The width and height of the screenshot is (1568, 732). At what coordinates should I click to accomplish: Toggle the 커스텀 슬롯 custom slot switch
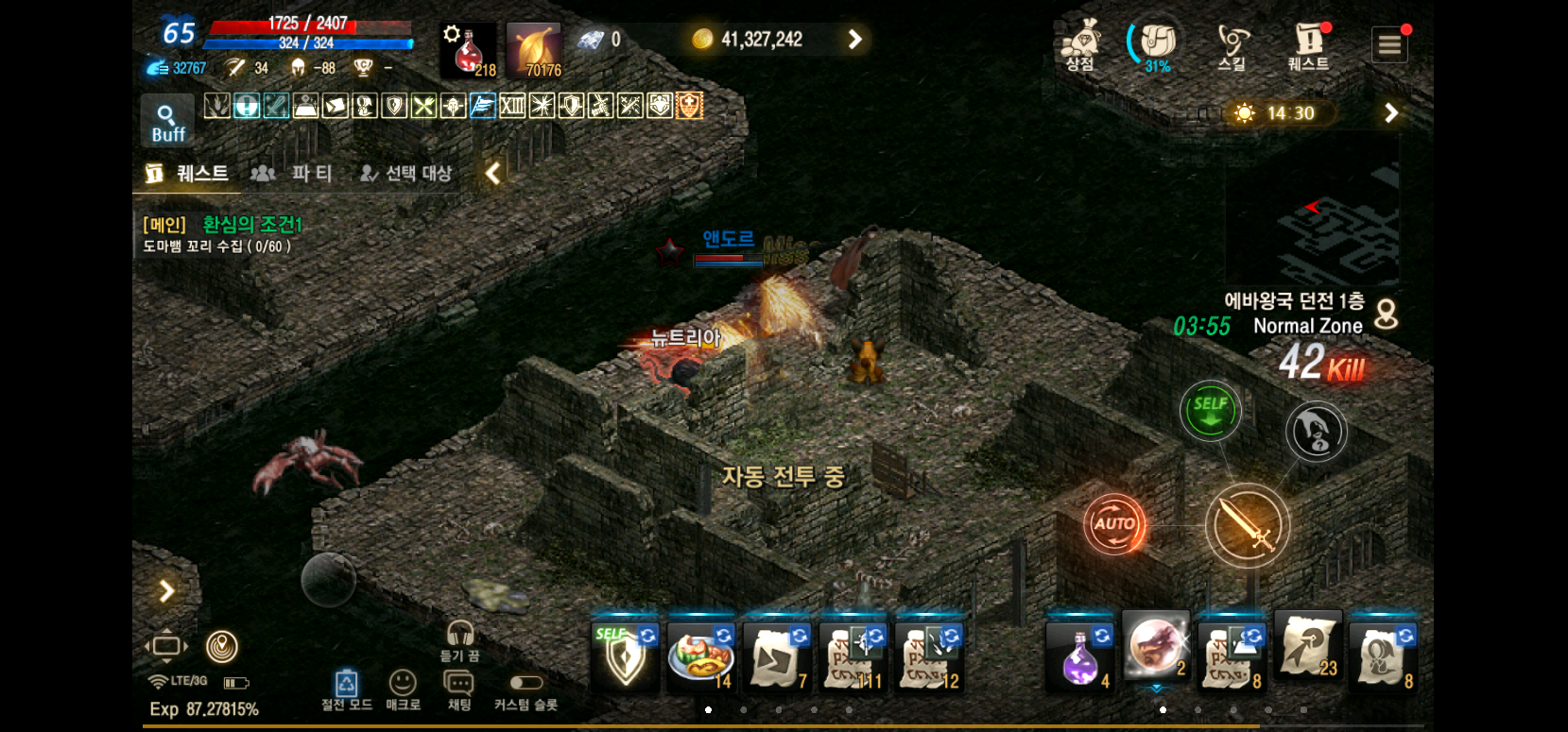pos(526,683)
